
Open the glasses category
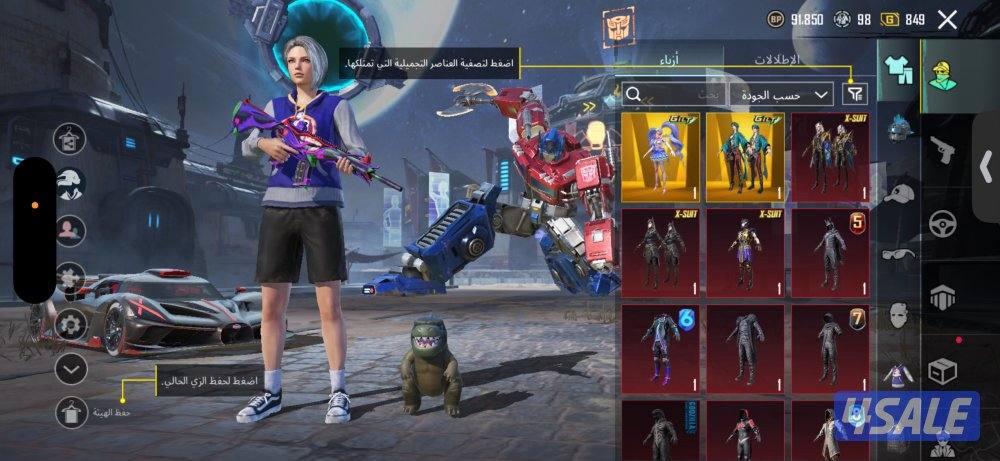[x=898, y=255]
